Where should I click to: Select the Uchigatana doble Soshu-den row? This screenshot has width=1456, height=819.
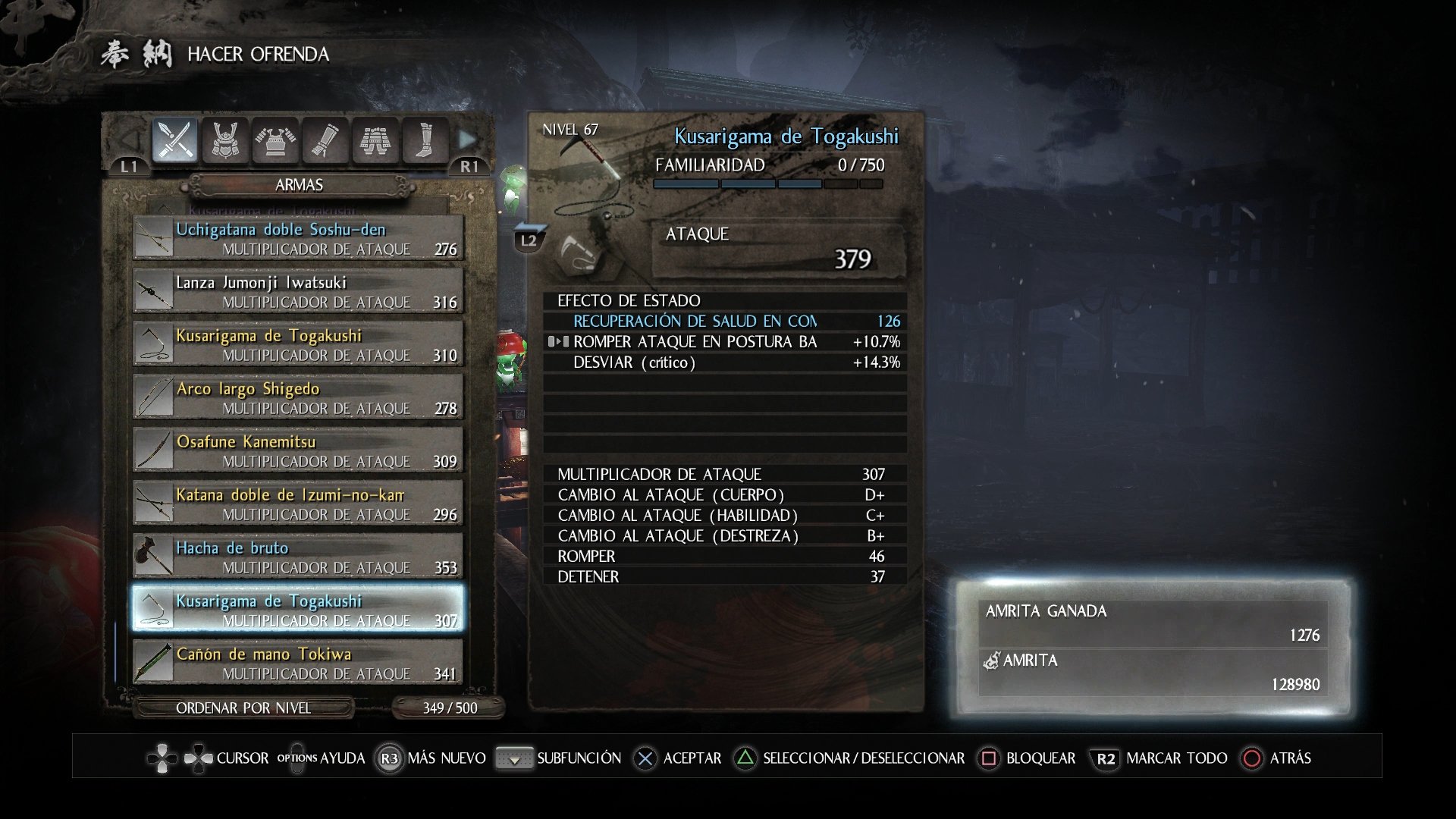pos(298,238)
